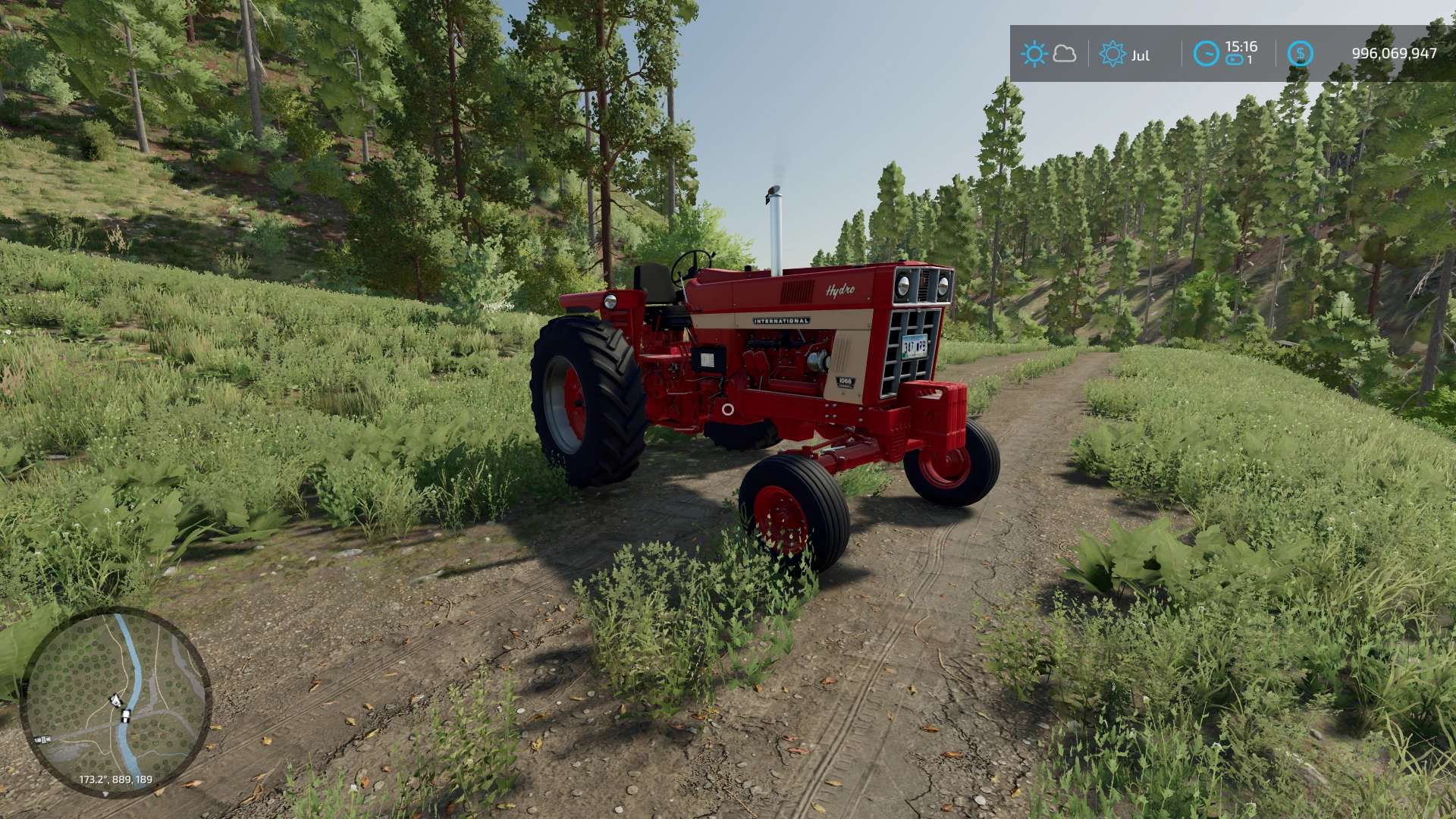1456x819 pixels.
Task: Click the sunny weather forecast icon
Action: coord(1034,54)
